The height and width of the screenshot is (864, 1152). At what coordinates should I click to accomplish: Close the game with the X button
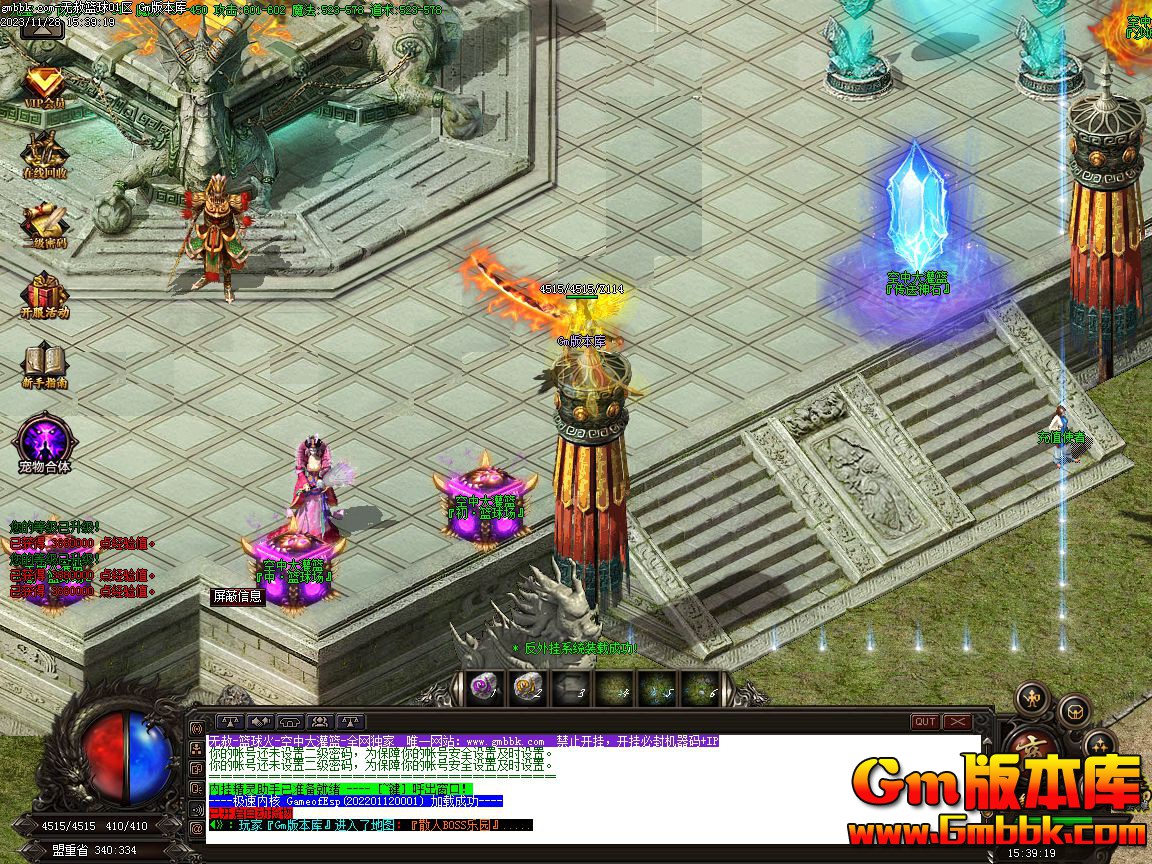(957, 722)
